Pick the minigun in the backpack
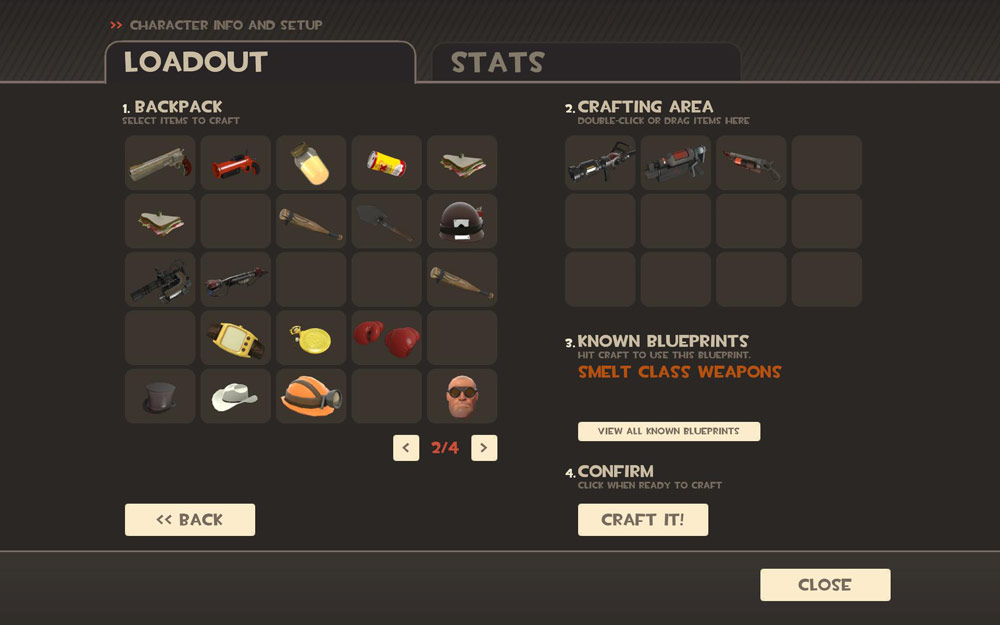The image size is (1000, 625). pos(160,280)
